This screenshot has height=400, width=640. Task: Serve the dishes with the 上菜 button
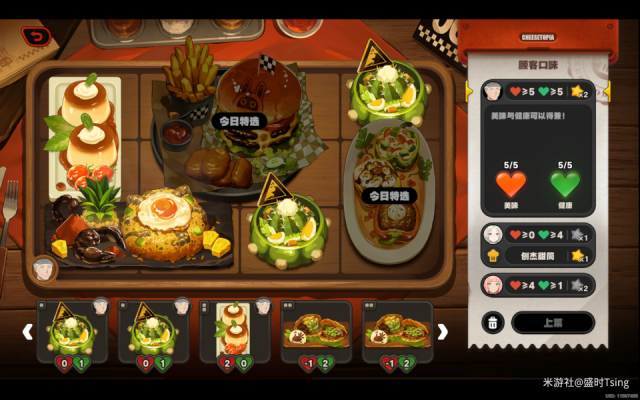(552, 322)
